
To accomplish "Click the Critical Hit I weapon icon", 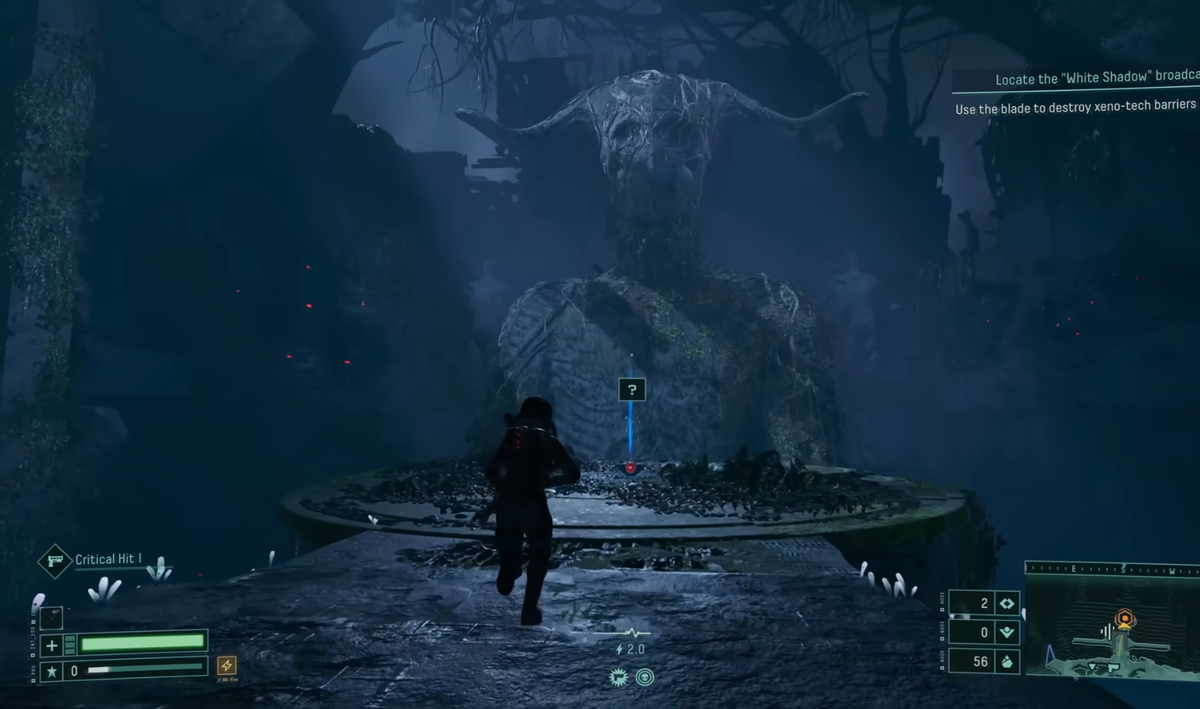I will [x=54, y=560].
